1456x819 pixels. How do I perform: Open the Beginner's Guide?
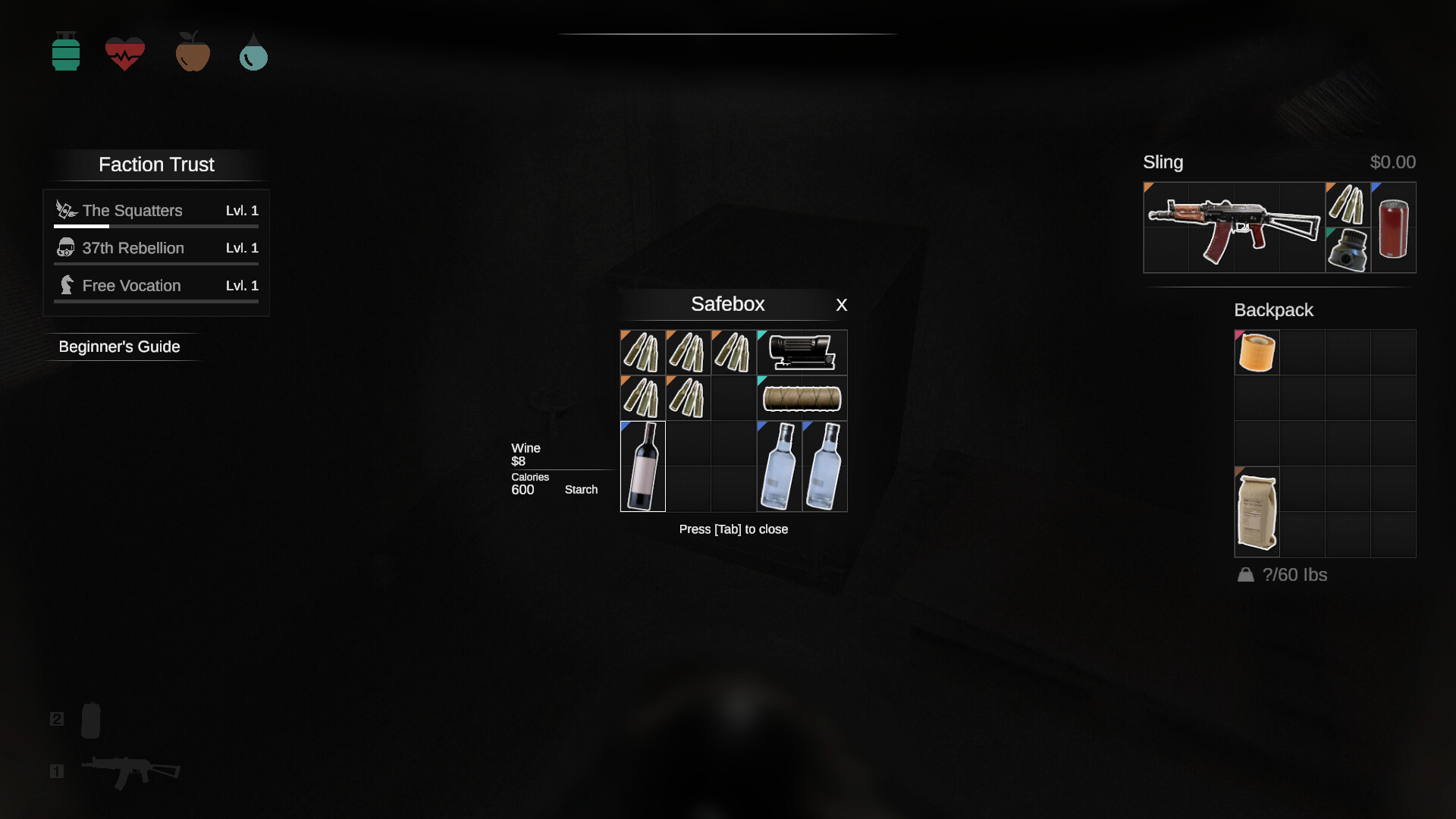click(119, 346)
